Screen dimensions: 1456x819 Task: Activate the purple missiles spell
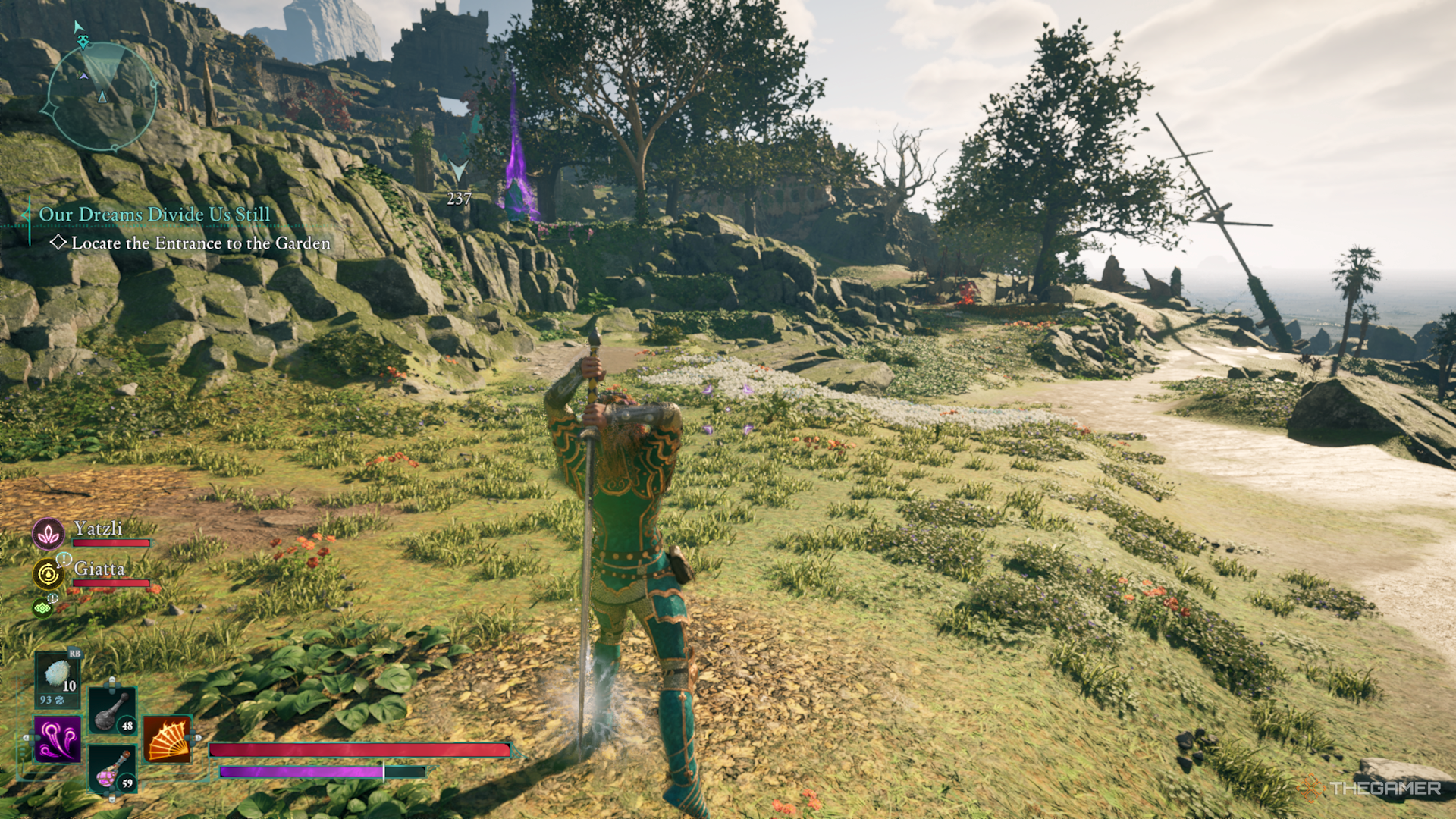(x=58, y=739)
